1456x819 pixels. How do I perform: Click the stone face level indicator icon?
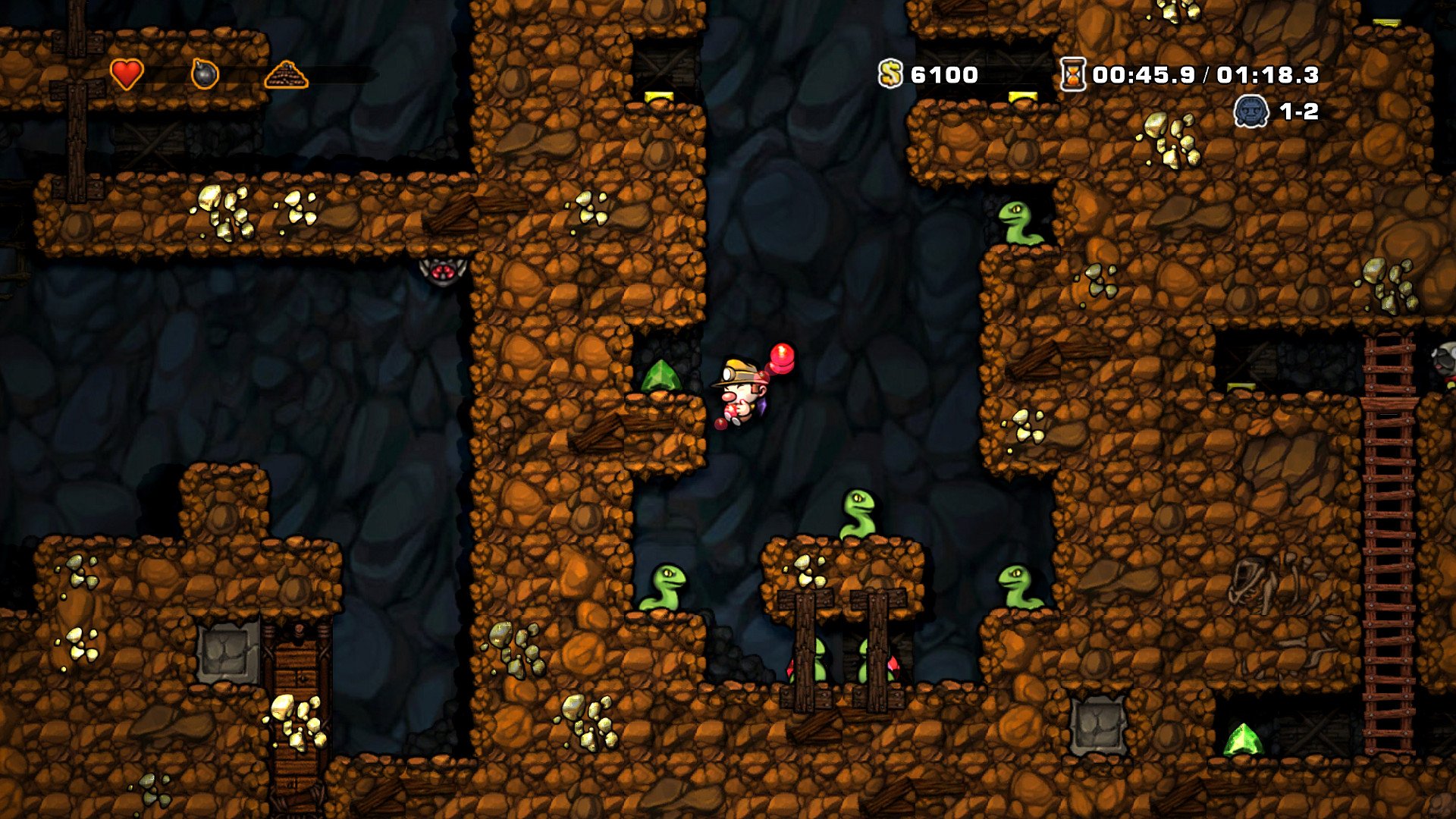pyautogui.click(x=1250, y=112)
